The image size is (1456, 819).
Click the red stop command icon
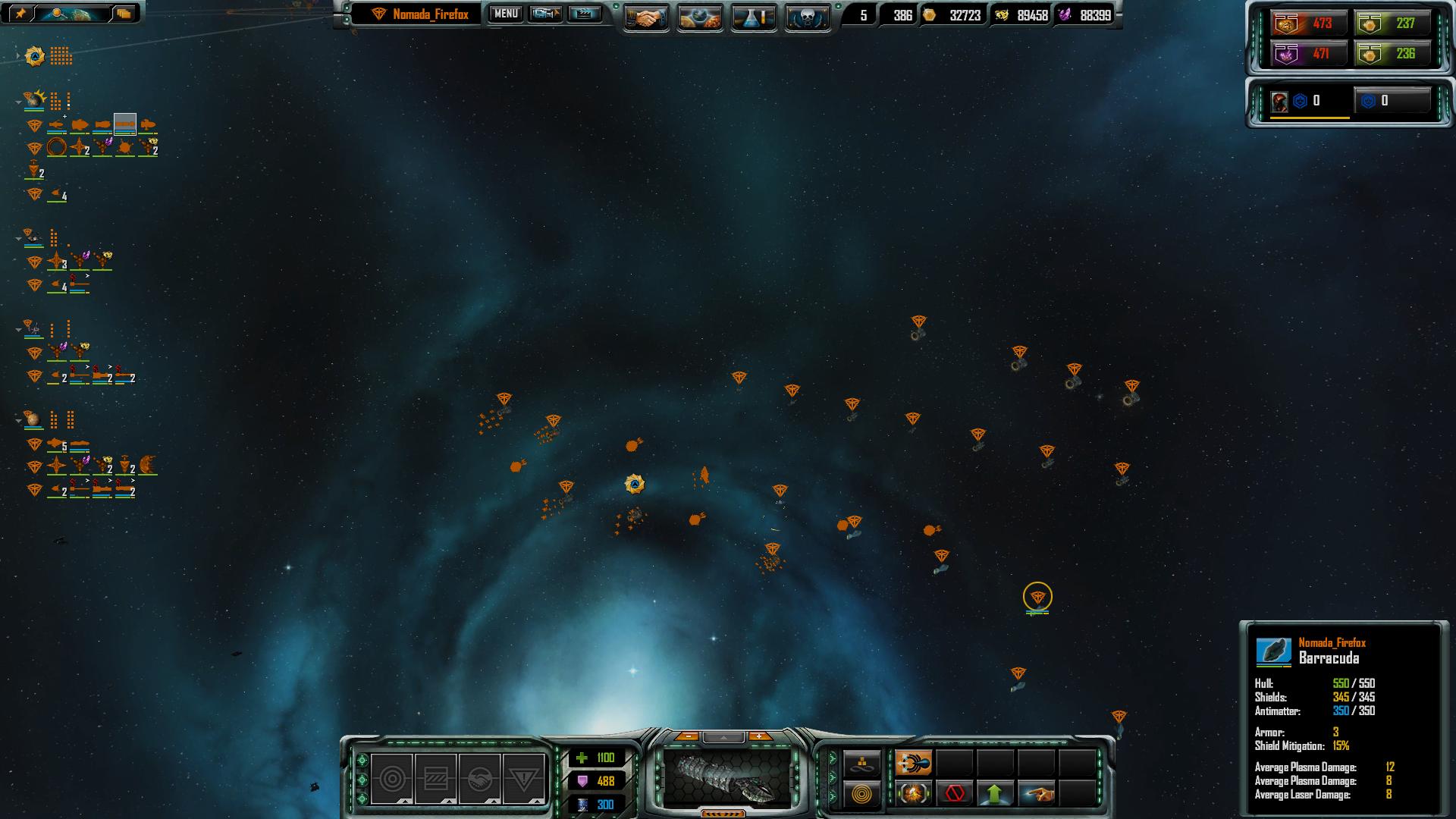[x=955, y=794]
